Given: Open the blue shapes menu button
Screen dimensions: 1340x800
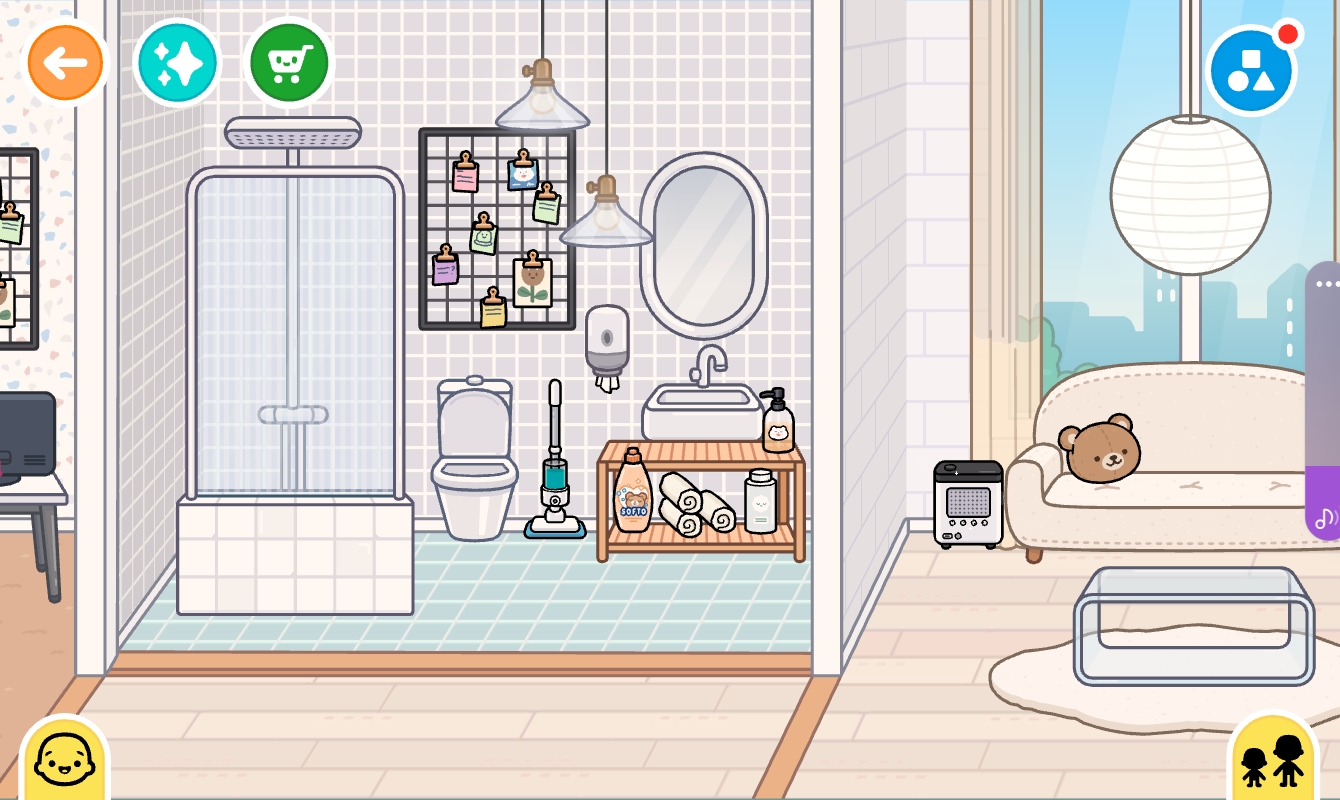Looking at the screenshot, I should [x=1250, y=71].
